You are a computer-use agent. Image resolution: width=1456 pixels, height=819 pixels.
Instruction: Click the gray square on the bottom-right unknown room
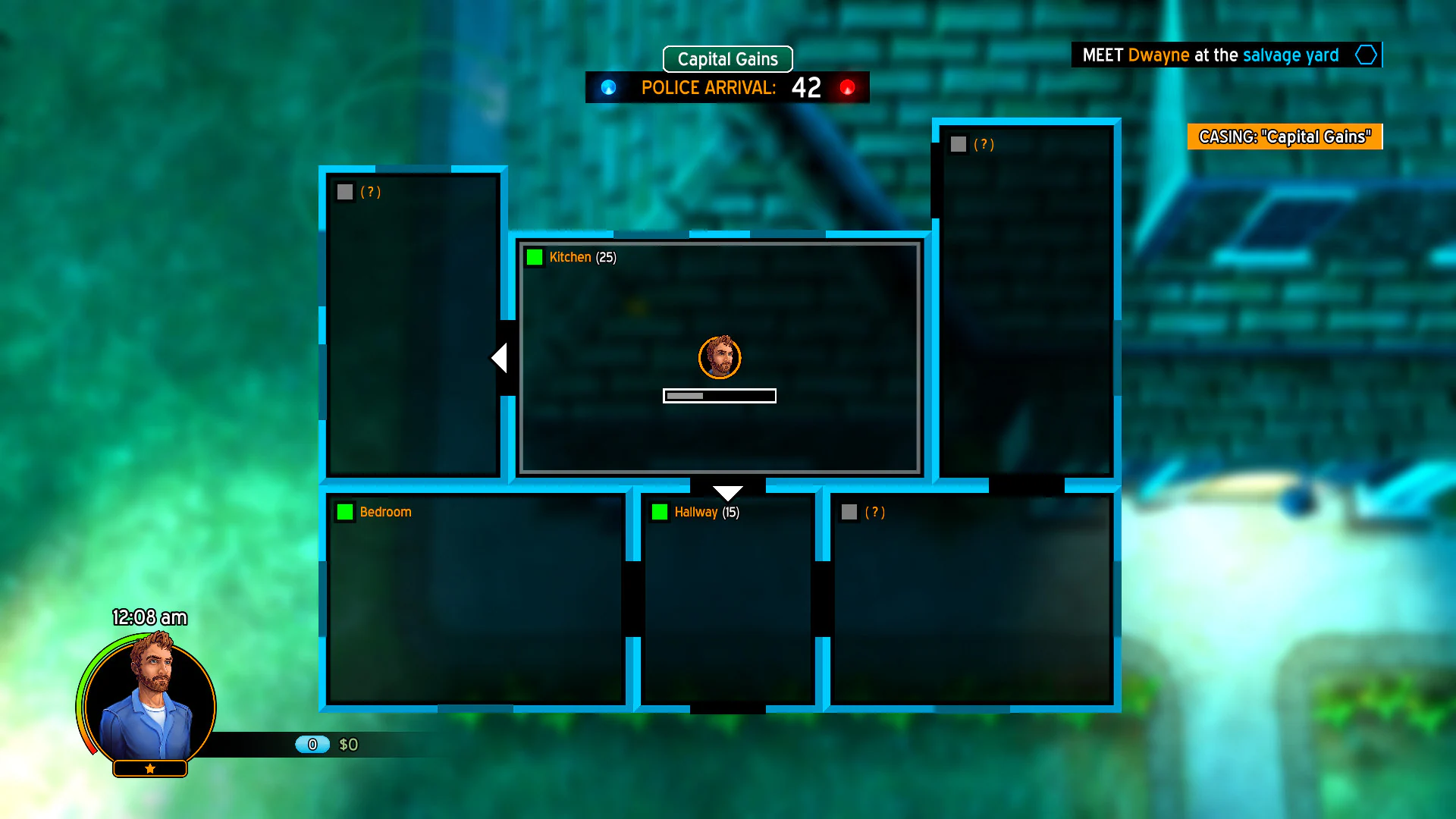point(849,513)
